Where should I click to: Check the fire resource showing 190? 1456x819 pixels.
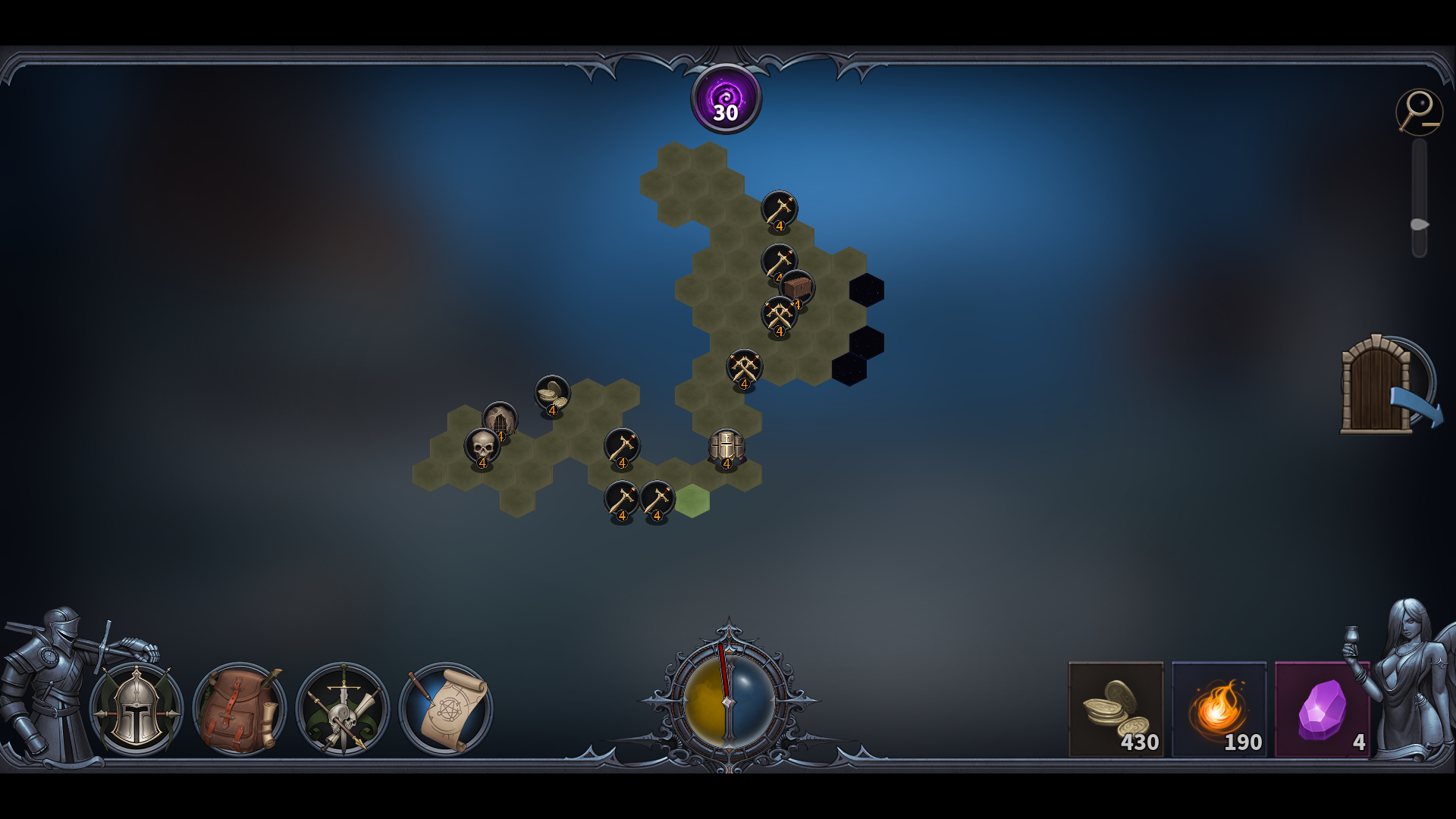tap(1219, 709)
